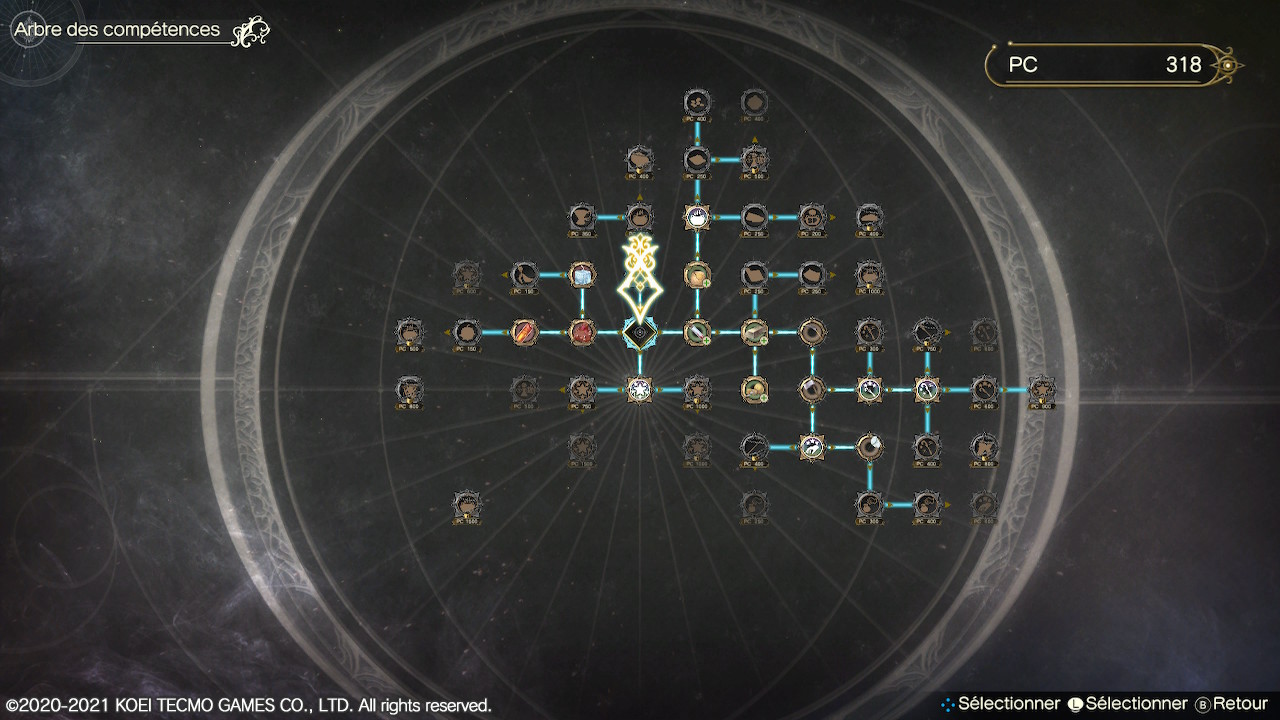Pick the white cauldron skill node
Image resolution: width=1280 pixels, height=720 pixels.
click(697, 216)
